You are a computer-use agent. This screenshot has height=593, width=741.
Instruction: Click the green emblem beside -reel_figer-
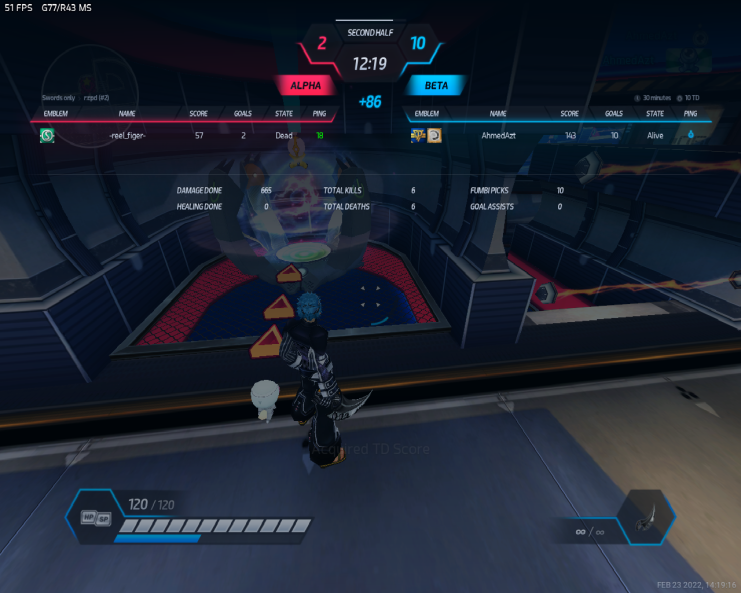(x=47, y=135)
